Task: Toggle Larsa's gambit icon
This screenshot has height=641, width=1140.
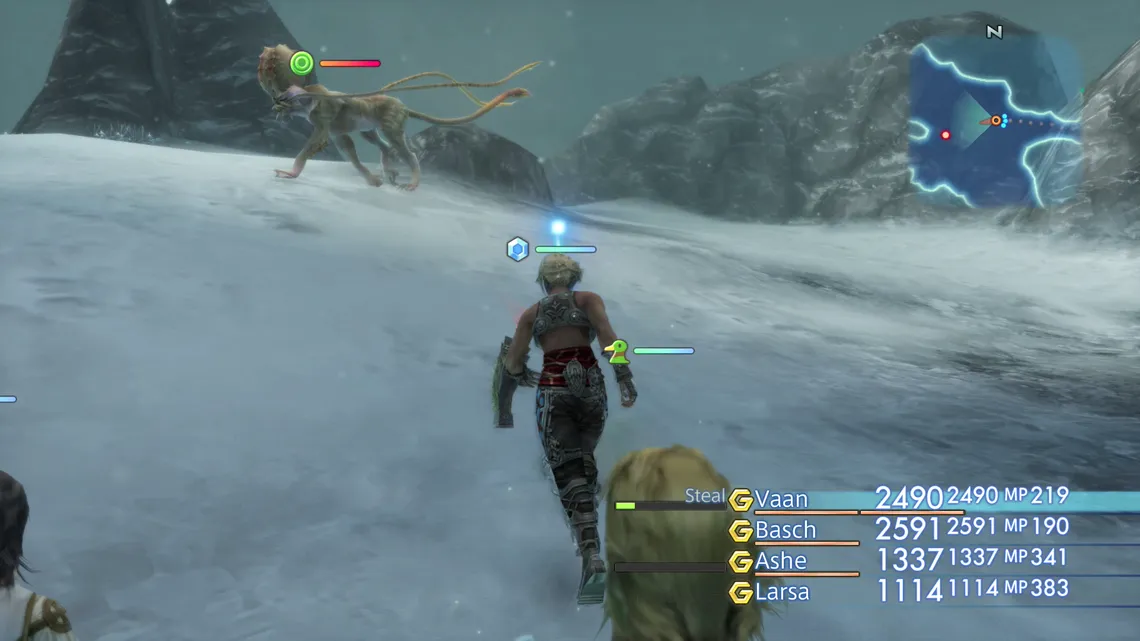Action: (740, 593)
